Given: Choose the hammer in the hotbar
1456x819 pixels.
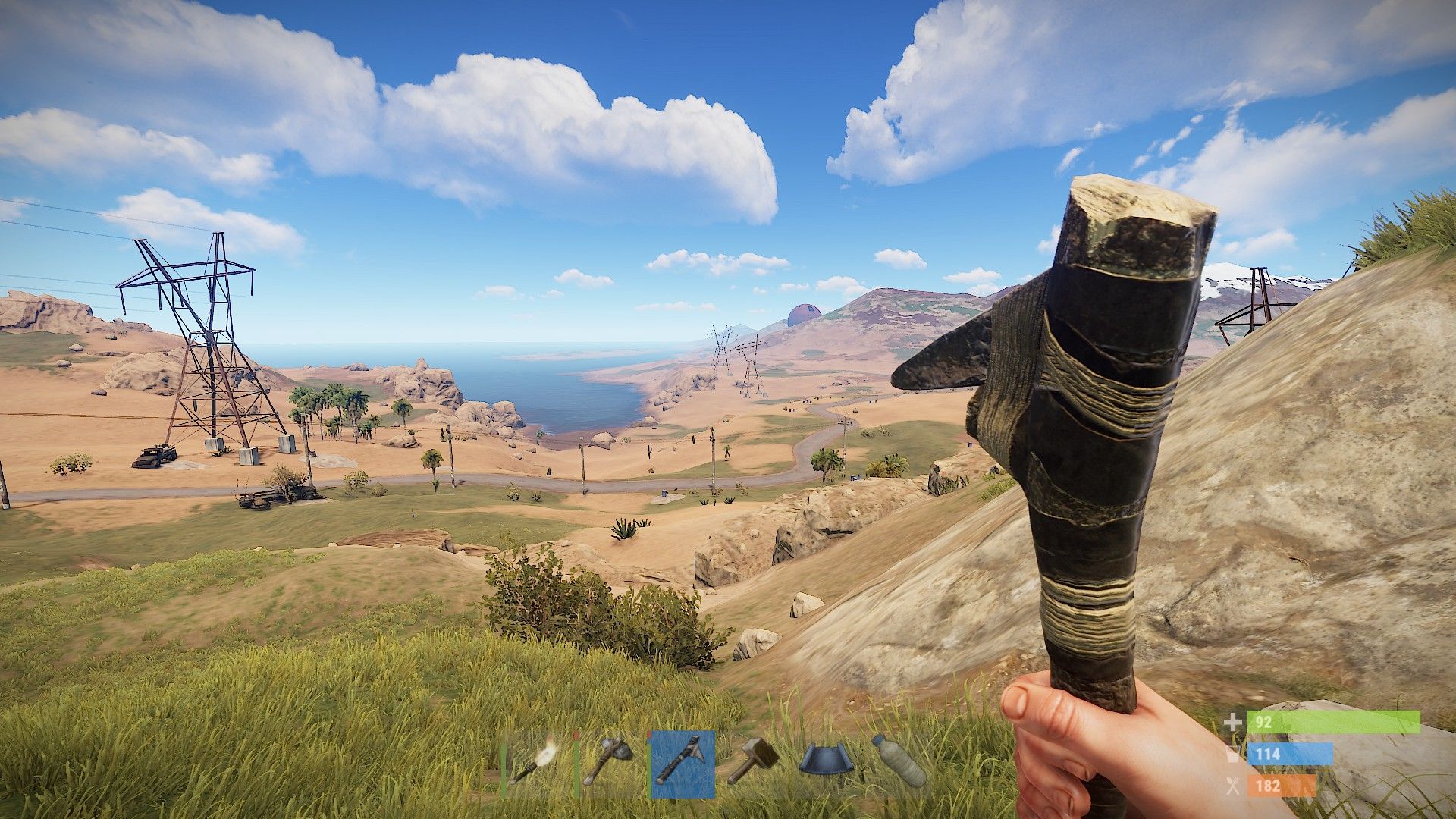Looking at the screenshot, I should click(755, 764).
